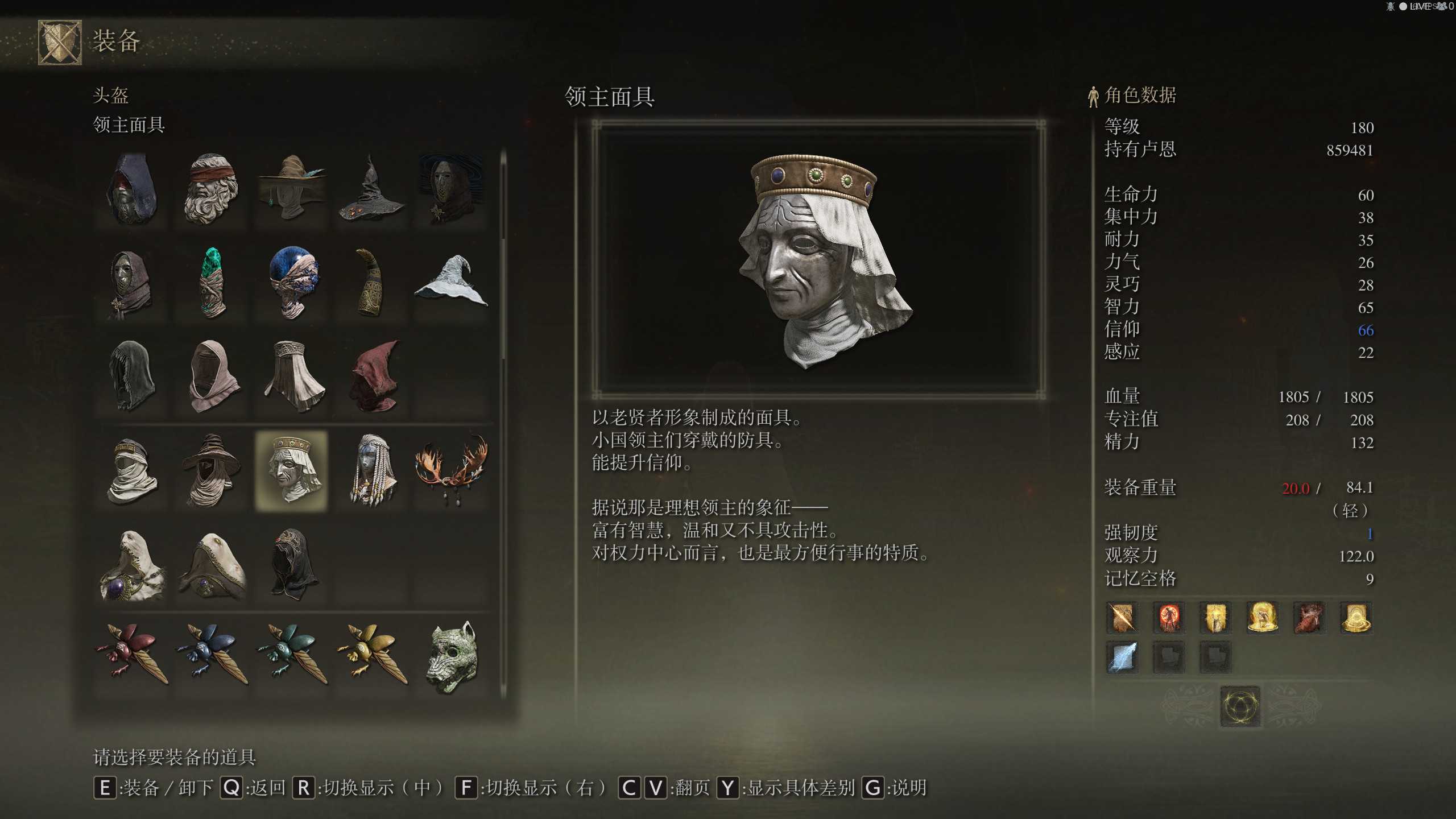Select the red fire spell icon
This screenshot has width=1456, height=819.
[1168, 618]
